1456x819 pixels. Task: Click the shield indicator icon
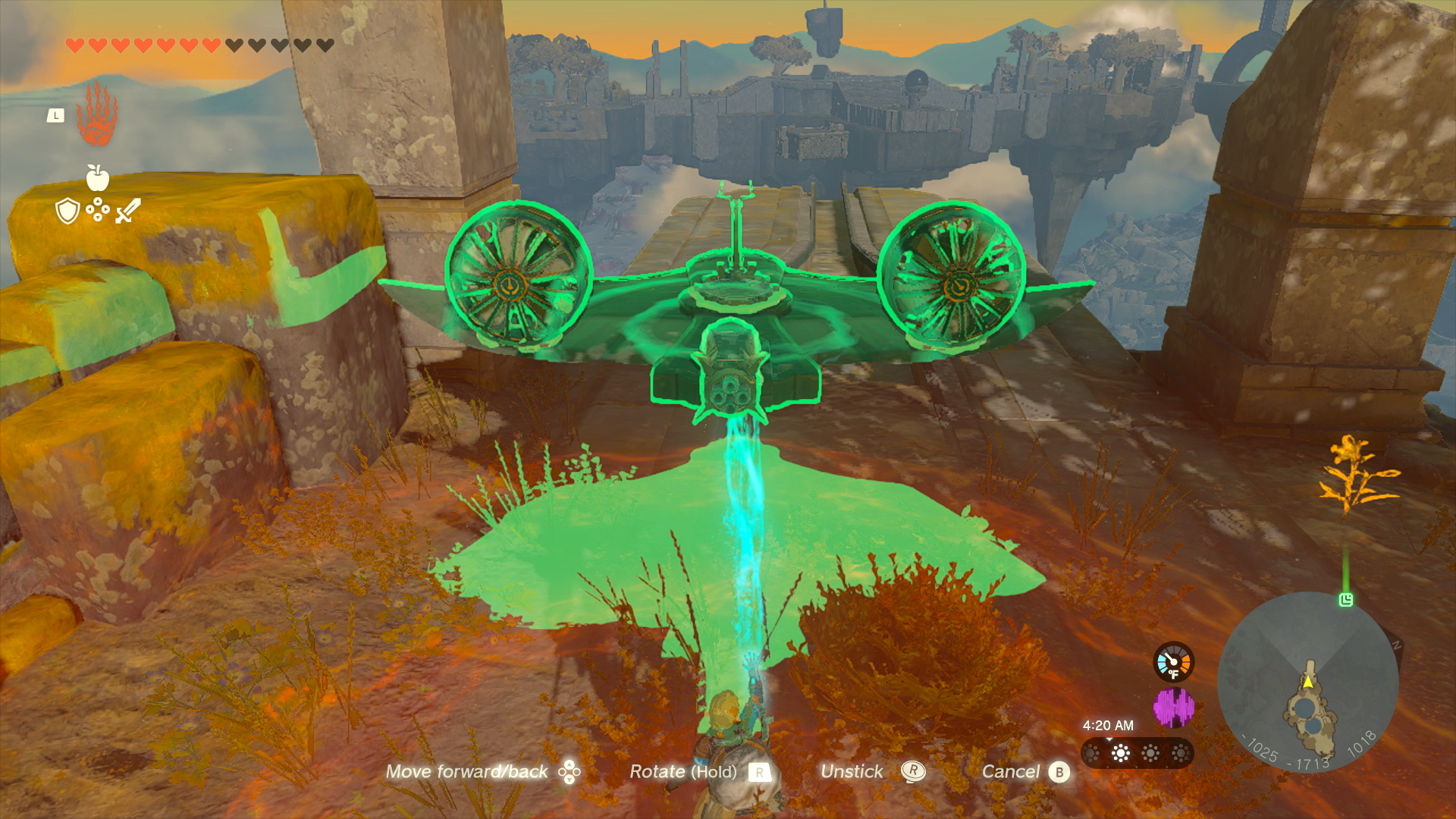click(67, 211)
